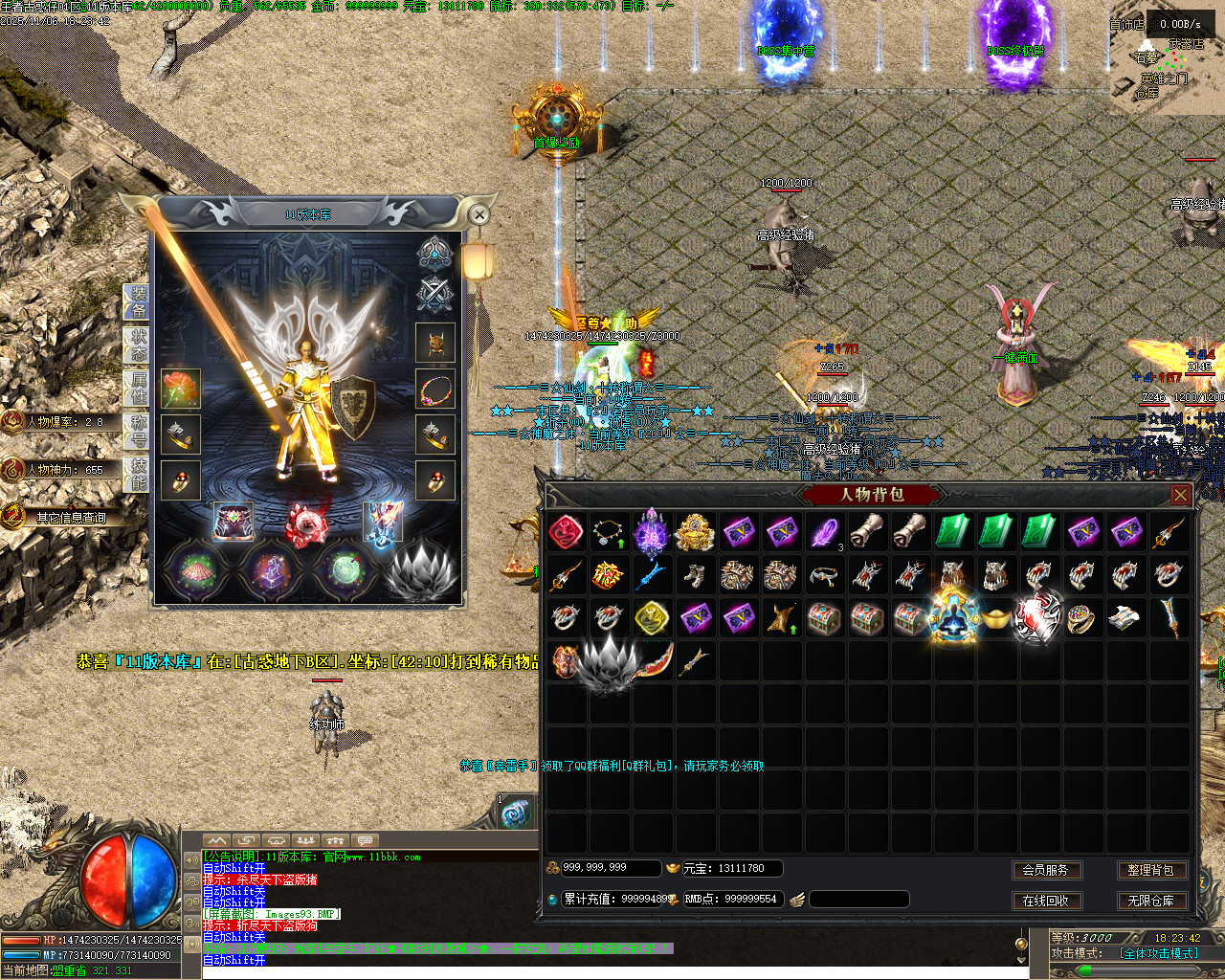The height and width of the screenshot is (980, 1225).
Task: Switch to the 状态 status tab
Action: 139,345
